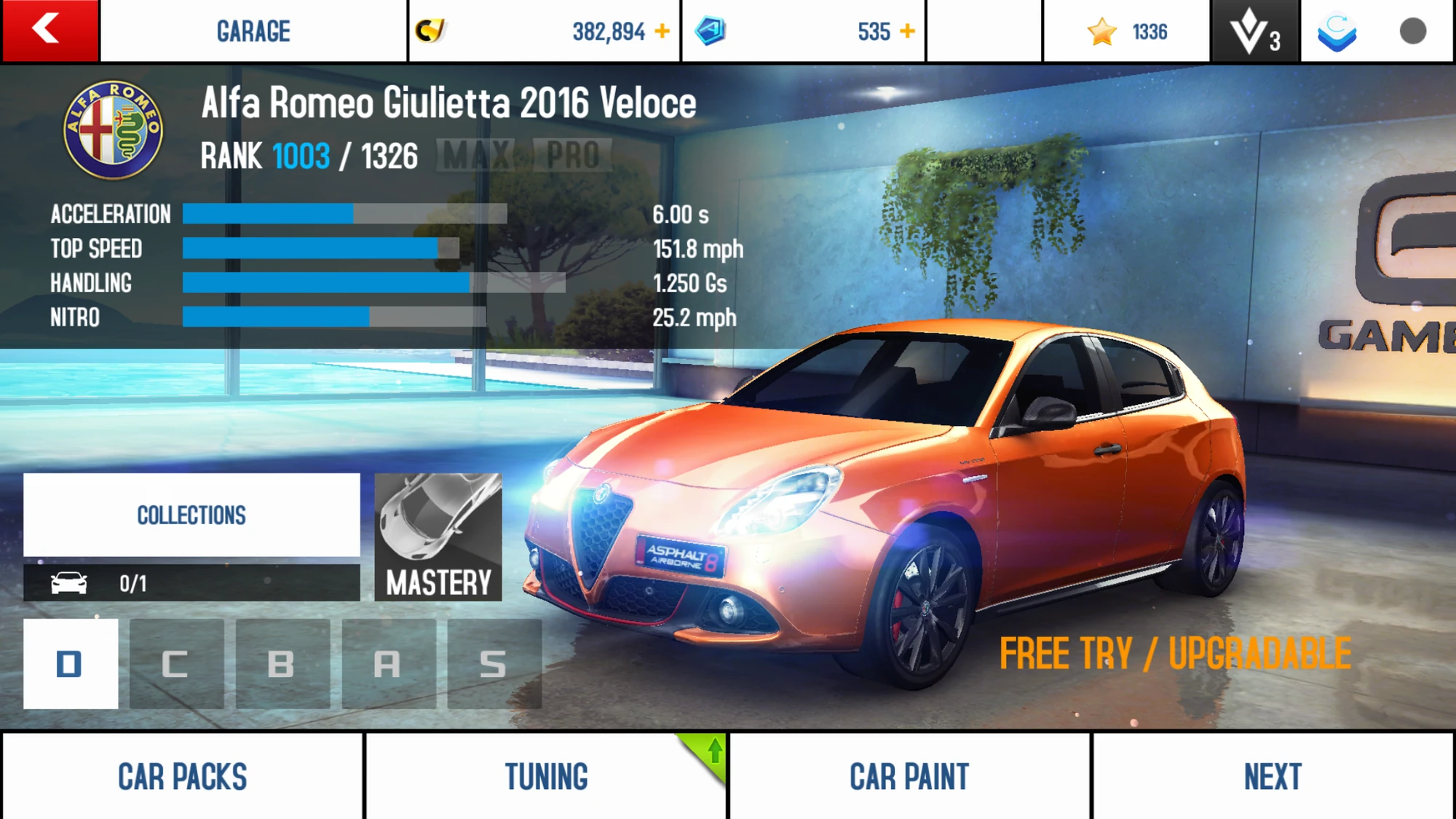
Task: Open the VIP level 3 badge
Action: pos(1254,31)
